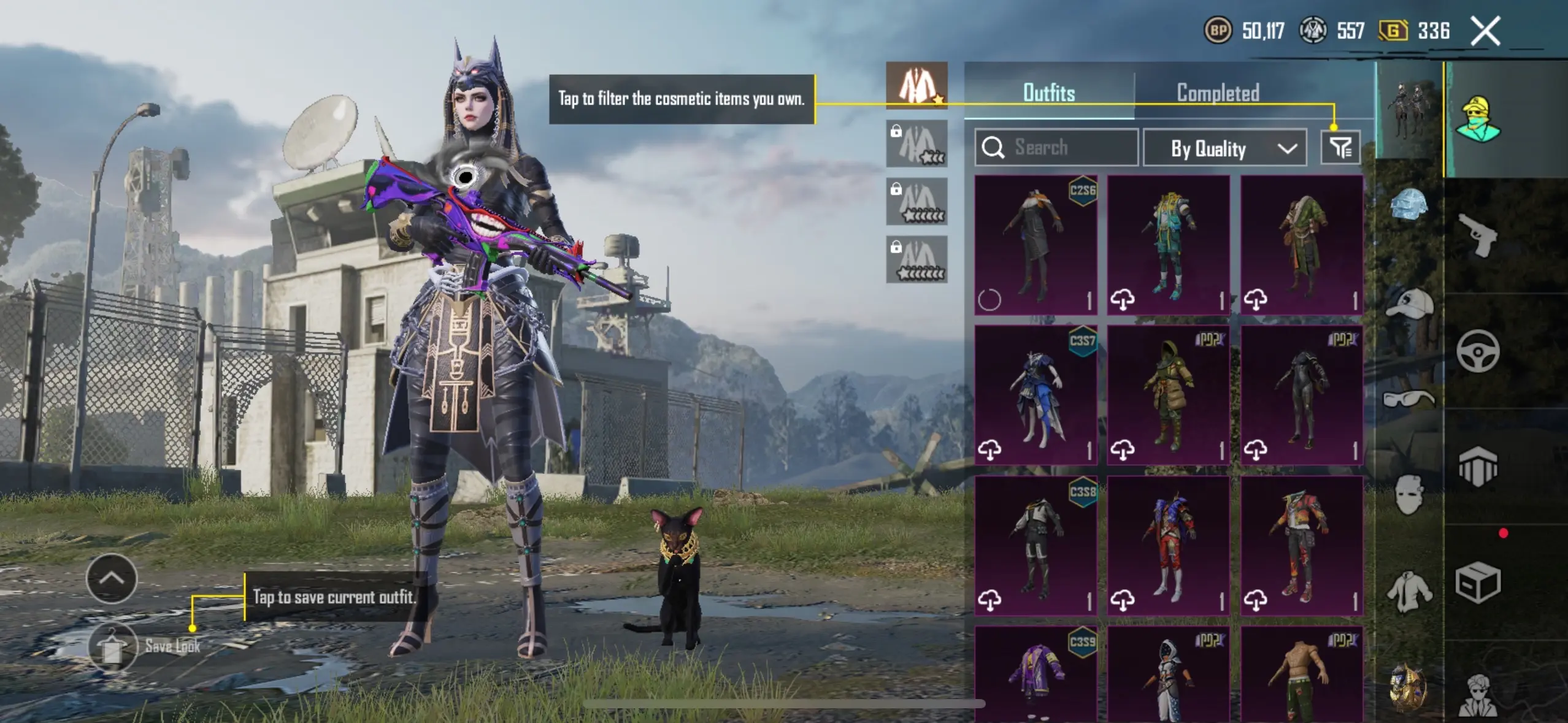This screenshot has height=723, width=1568.
Task: Choose the C3S7 blue dress outfit
Action: [1036, 395]
